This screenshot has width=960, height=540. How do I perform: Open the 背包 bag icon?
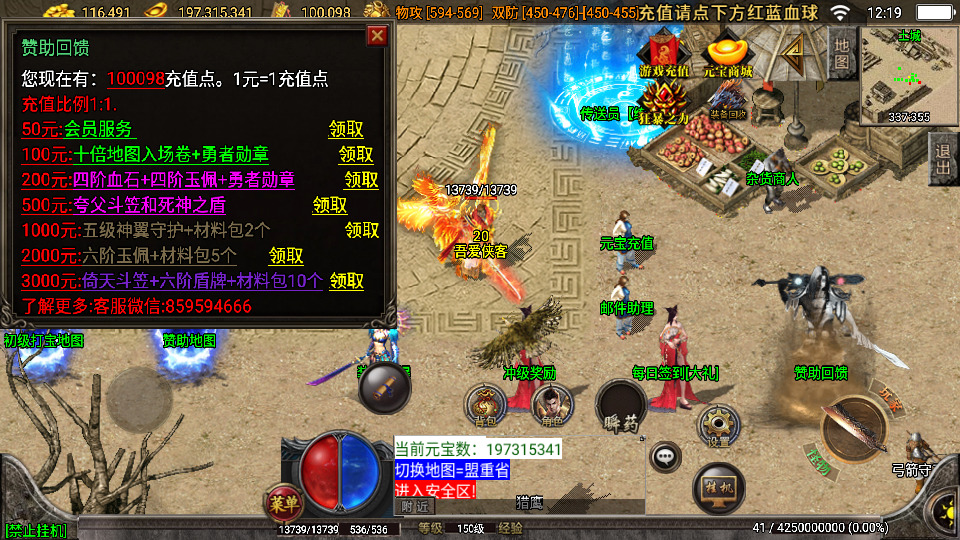click(485, 405)
